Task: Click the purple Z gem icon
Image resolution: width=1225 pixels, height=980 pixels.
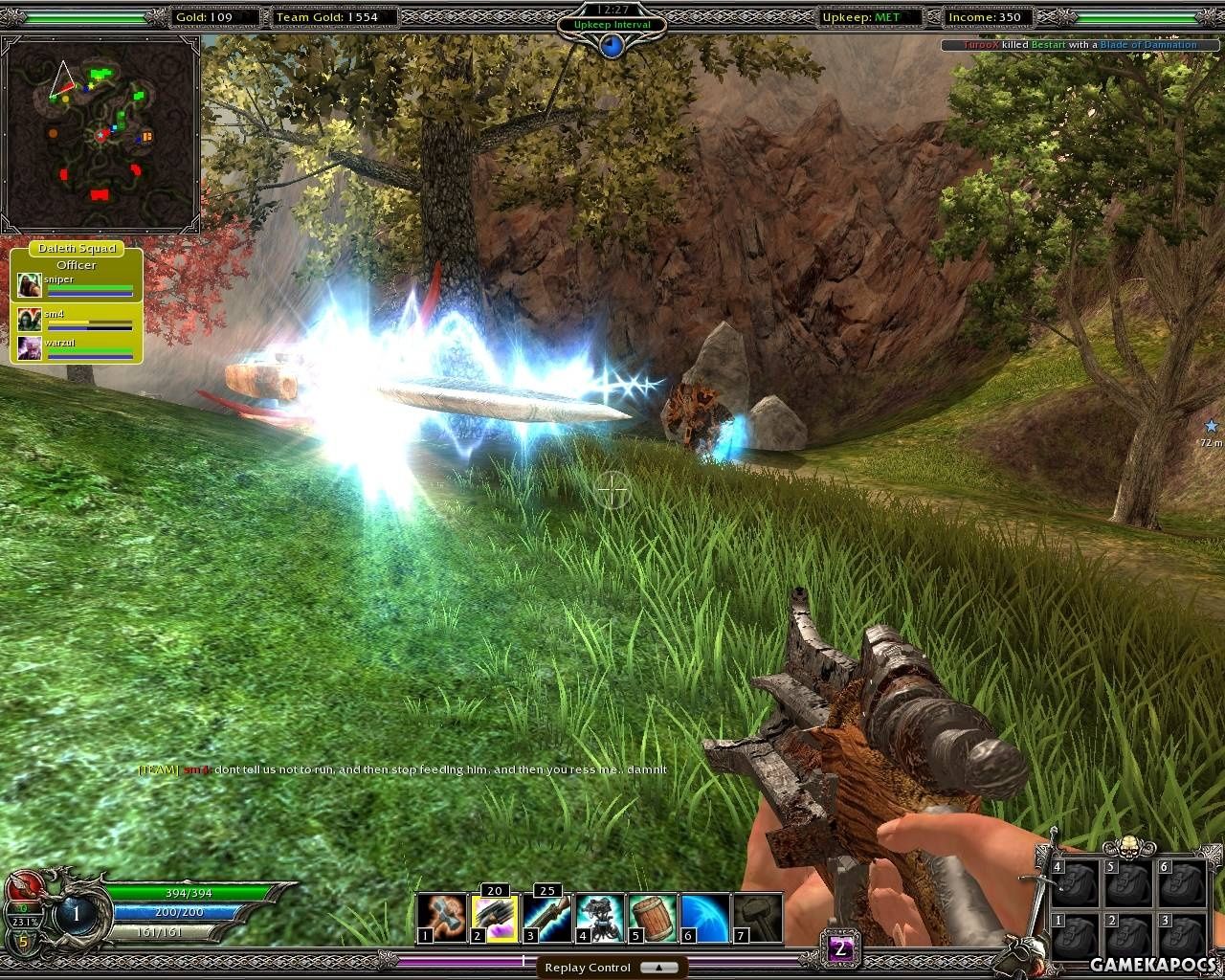Action: [x=840, y=949]
